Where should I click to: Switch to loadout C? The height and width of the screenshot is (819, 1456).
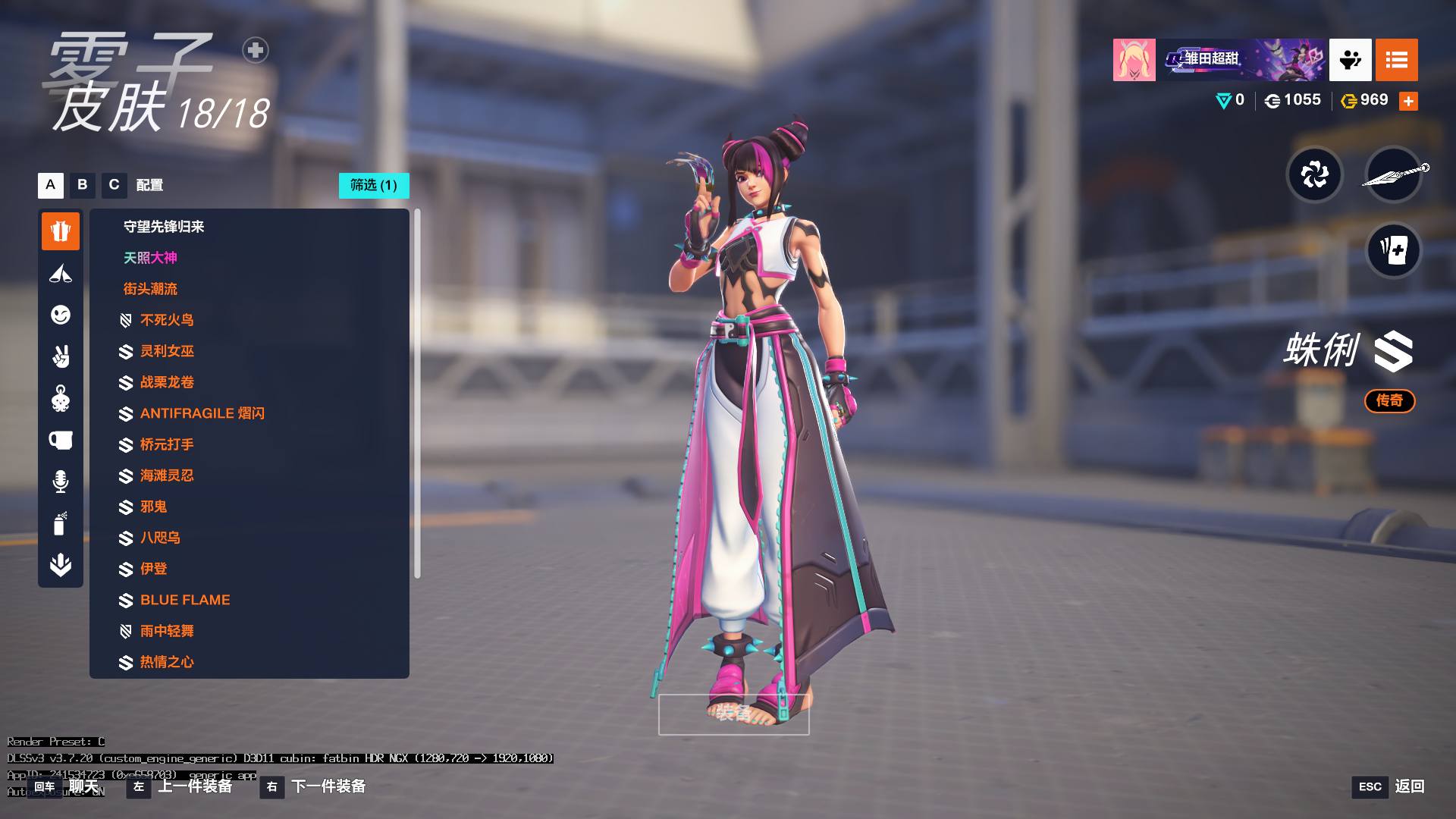click(x=115, y=185)
